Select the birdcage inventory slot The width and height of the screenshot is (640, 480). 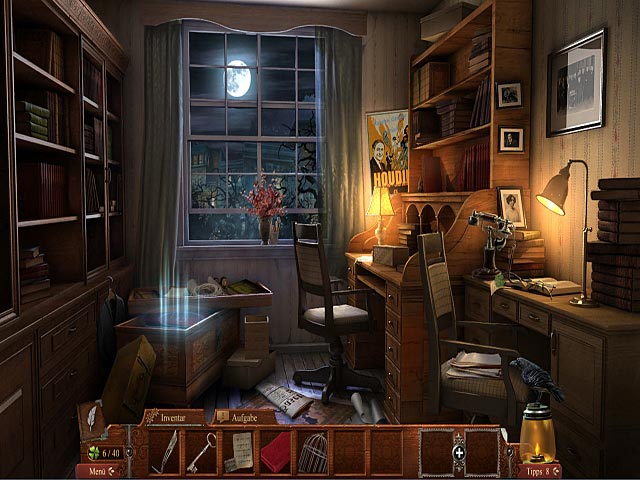pos(312,451)
